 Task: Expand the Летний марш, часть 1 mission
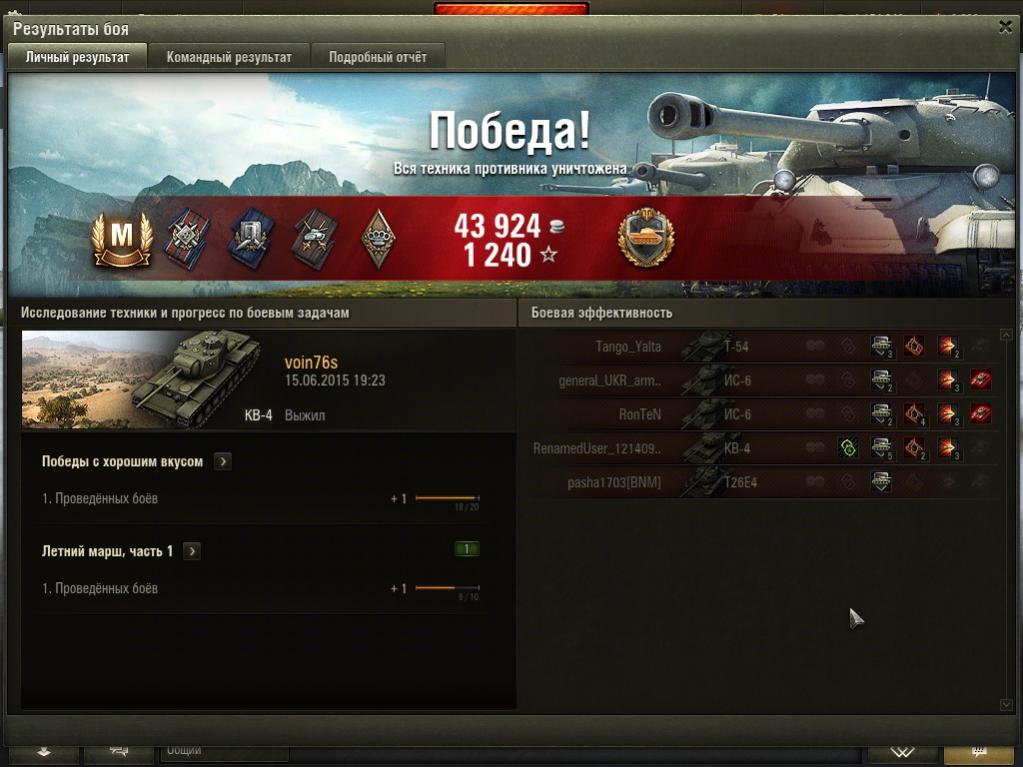click(192, 551)
